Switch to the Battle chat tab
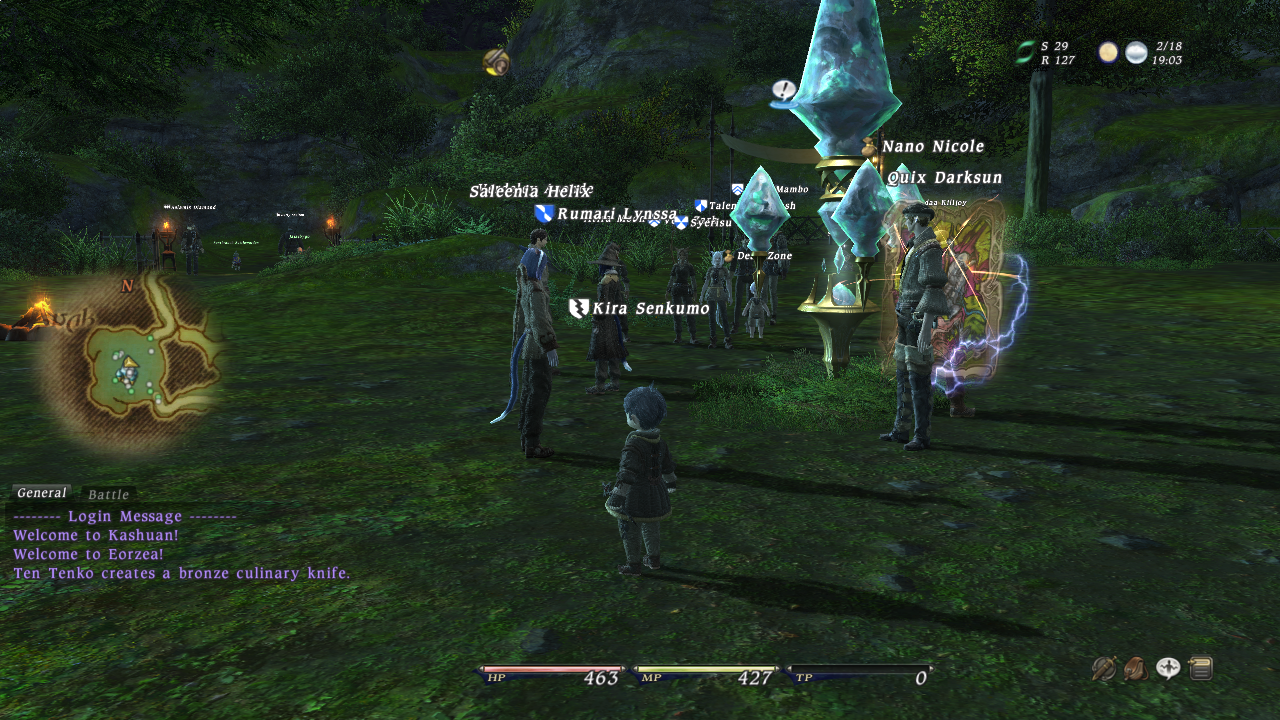The image size is (1280, 720). (x=108, y=495)
